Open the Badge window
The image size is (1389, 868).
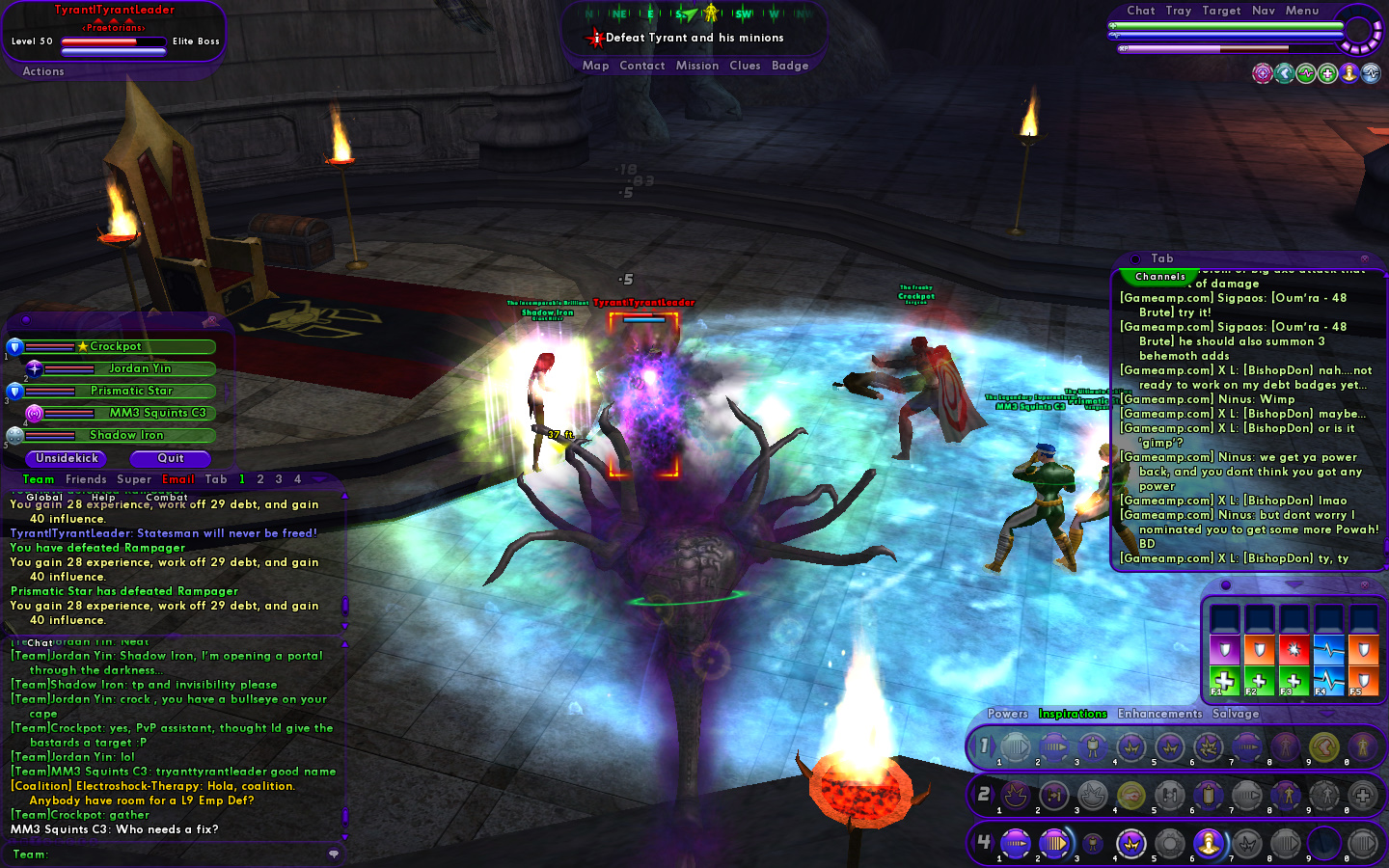point(789,66)
